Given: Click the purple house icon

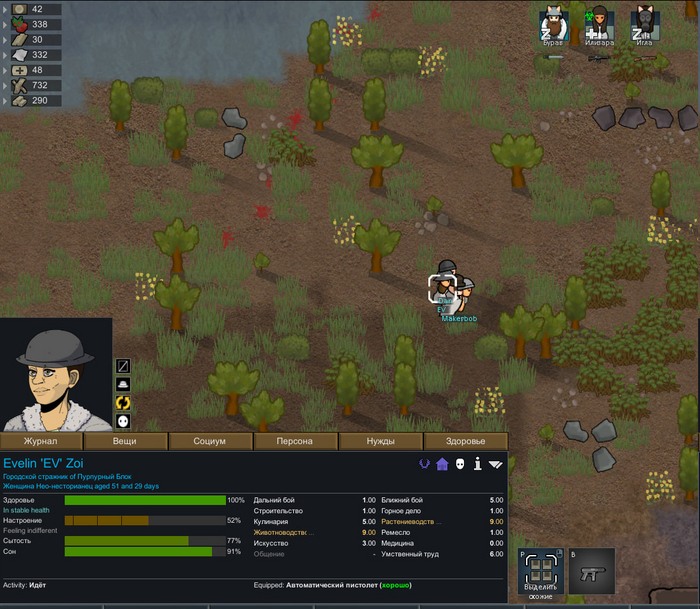Looking at the screenshot, I should (442, 464).
